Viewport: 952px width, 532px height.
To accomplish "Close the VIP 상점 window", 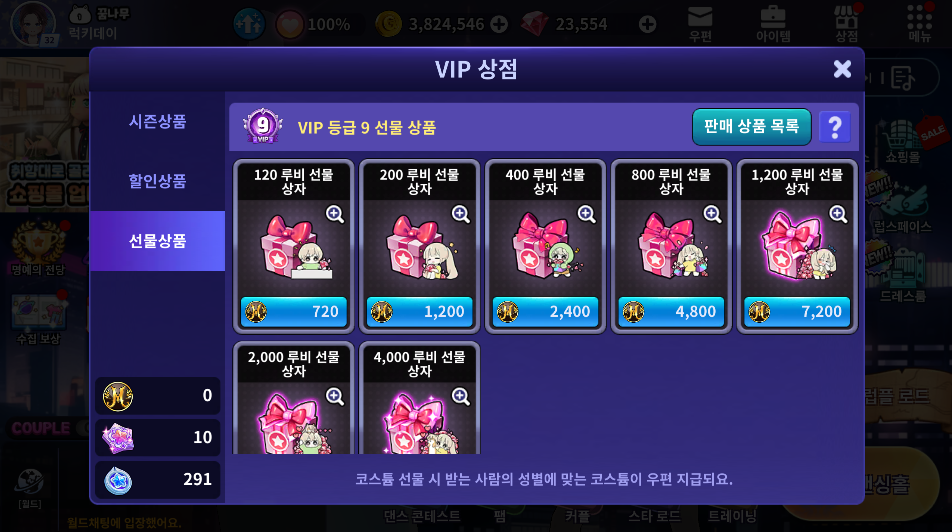I will click(x=842, y=69).
